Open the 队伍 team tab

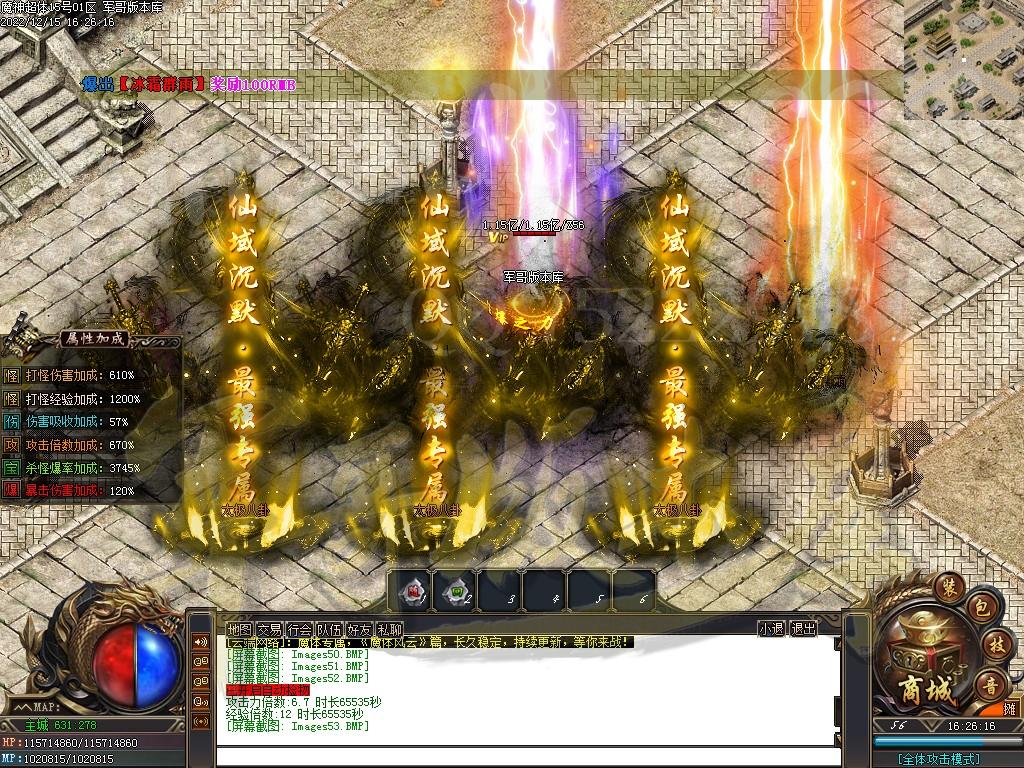point(329,629)
